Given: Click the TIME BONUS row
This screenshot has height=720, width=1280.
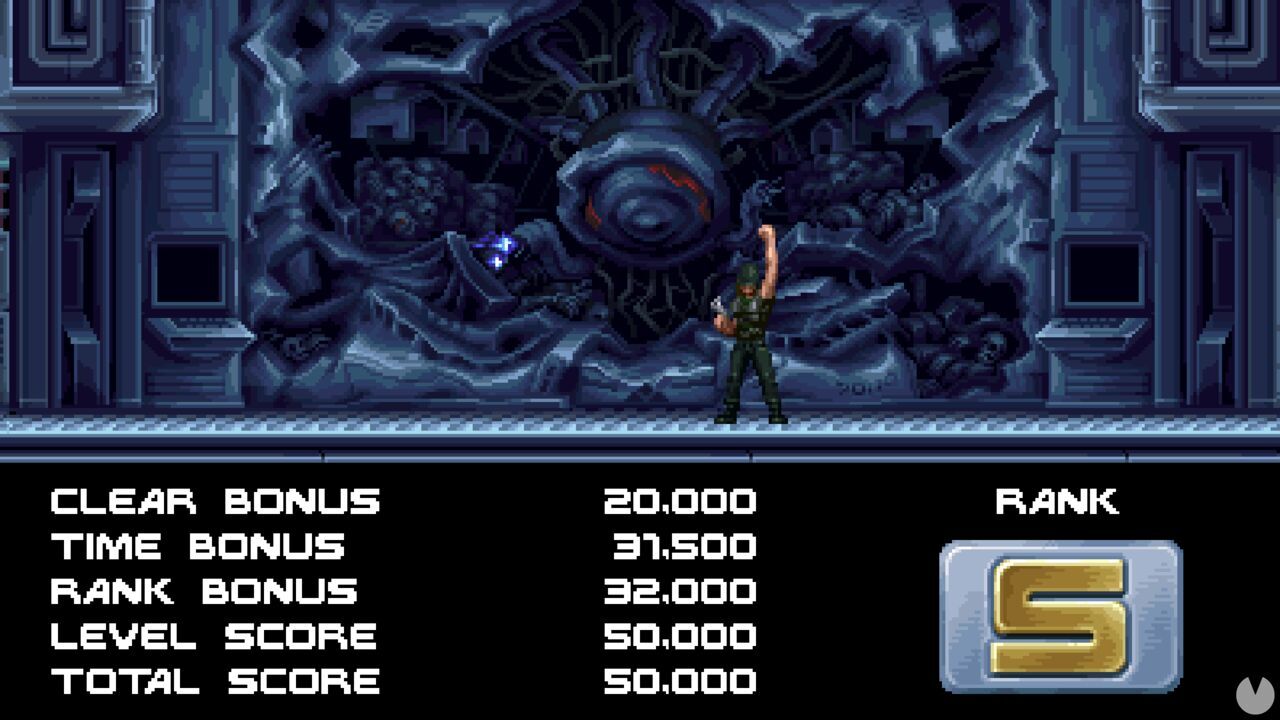Looking at the screenshot, I should [198, 546].
